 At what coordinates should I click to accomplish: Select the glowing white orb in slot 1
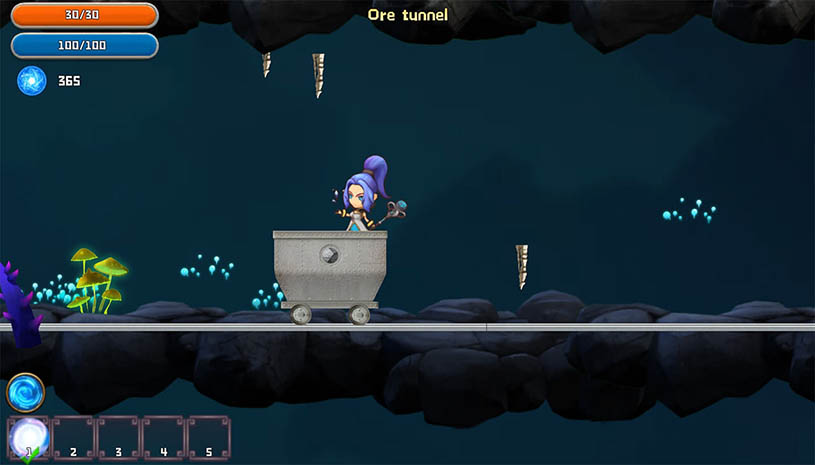28,436
